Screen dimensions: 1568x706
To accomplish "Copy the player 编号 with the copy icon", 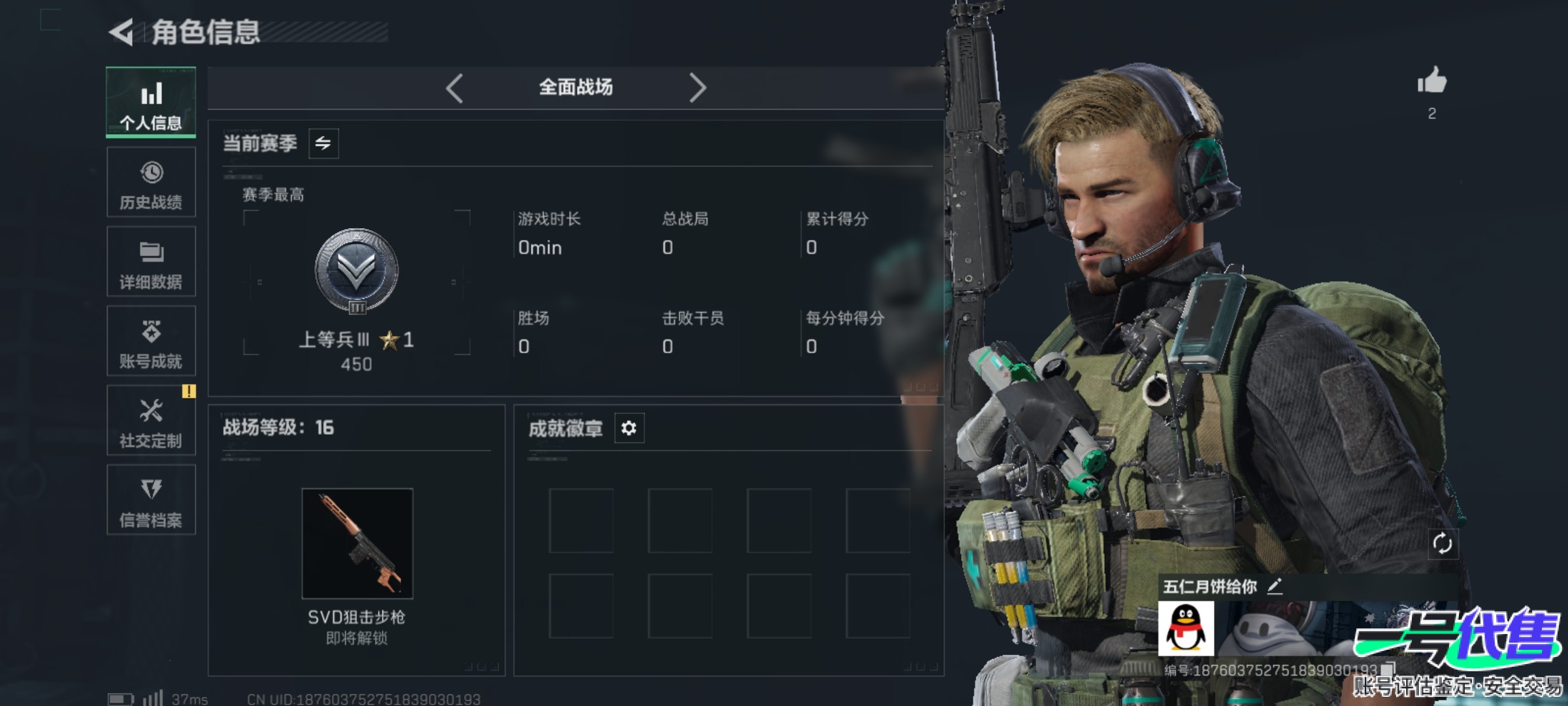I will 1389,669.
